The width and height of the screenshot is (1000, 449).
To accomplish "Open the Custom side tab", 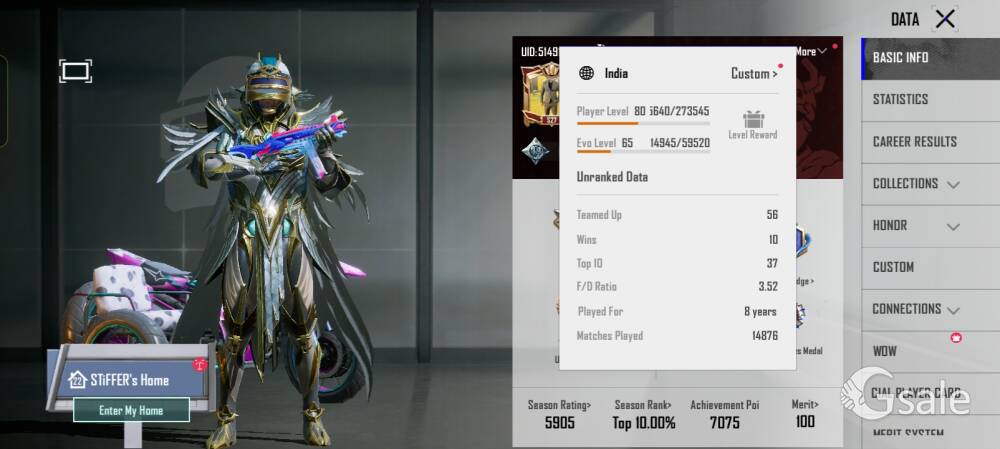I will 893,267.
